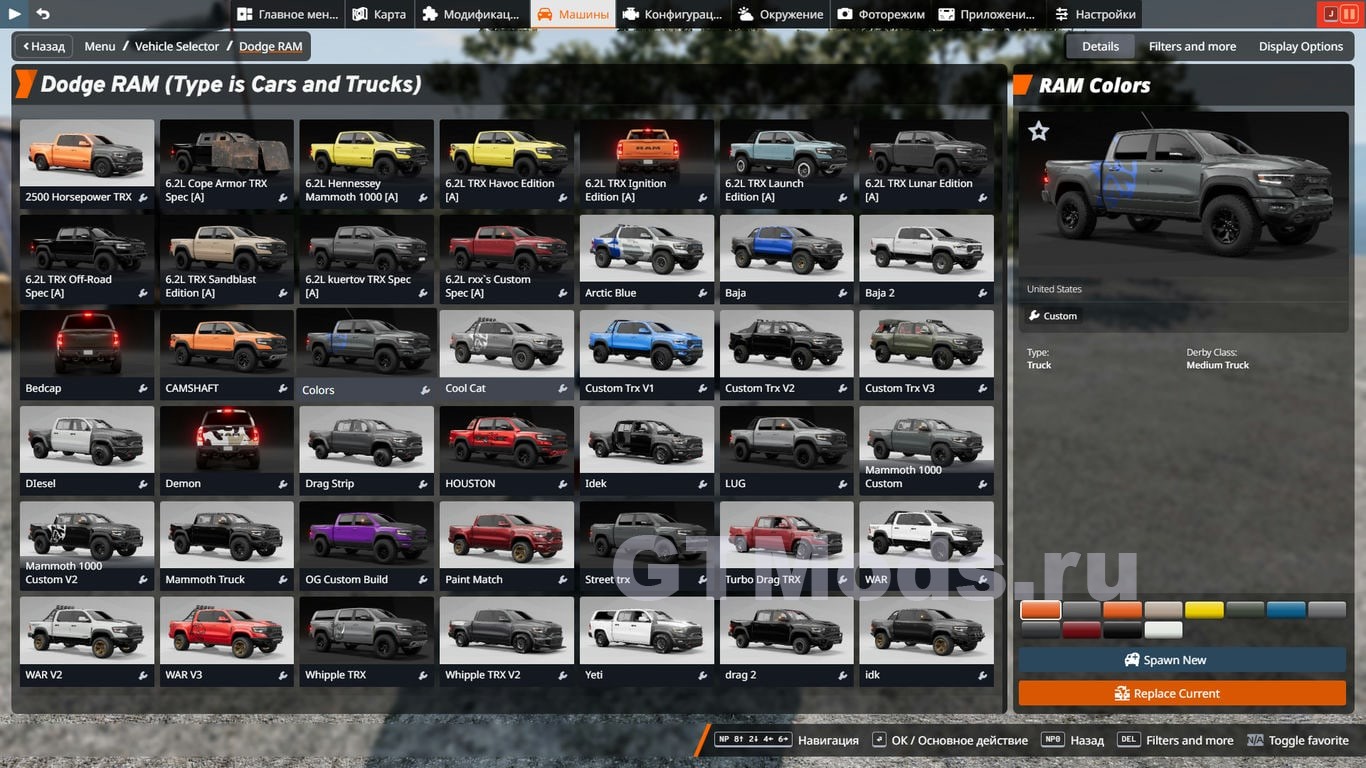Resume play with the top-left play icon
This screenshot has height=768, width=1366.
[15, 14]
